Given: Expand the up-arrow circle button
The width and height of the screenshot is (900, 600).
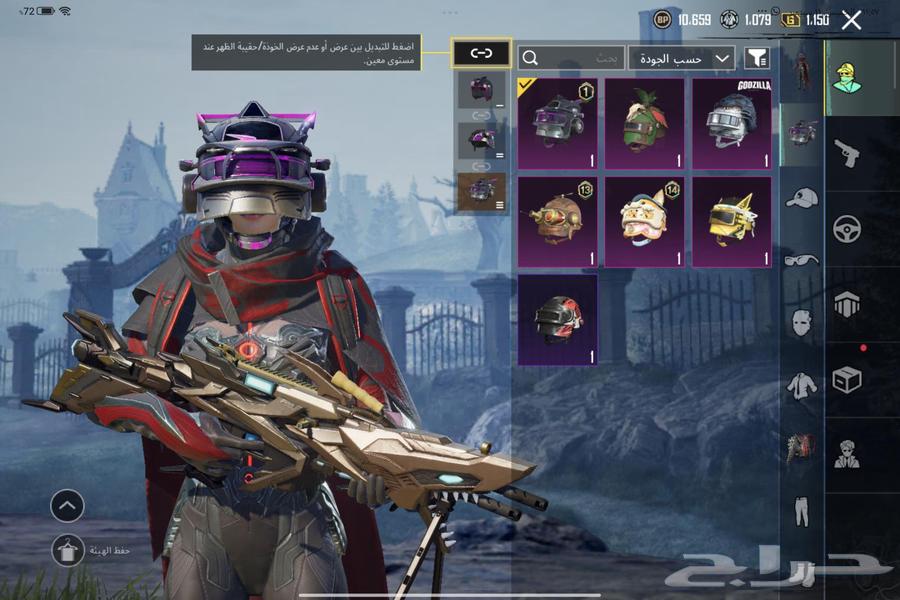Looking at the screenshot, I should (67, 506).
